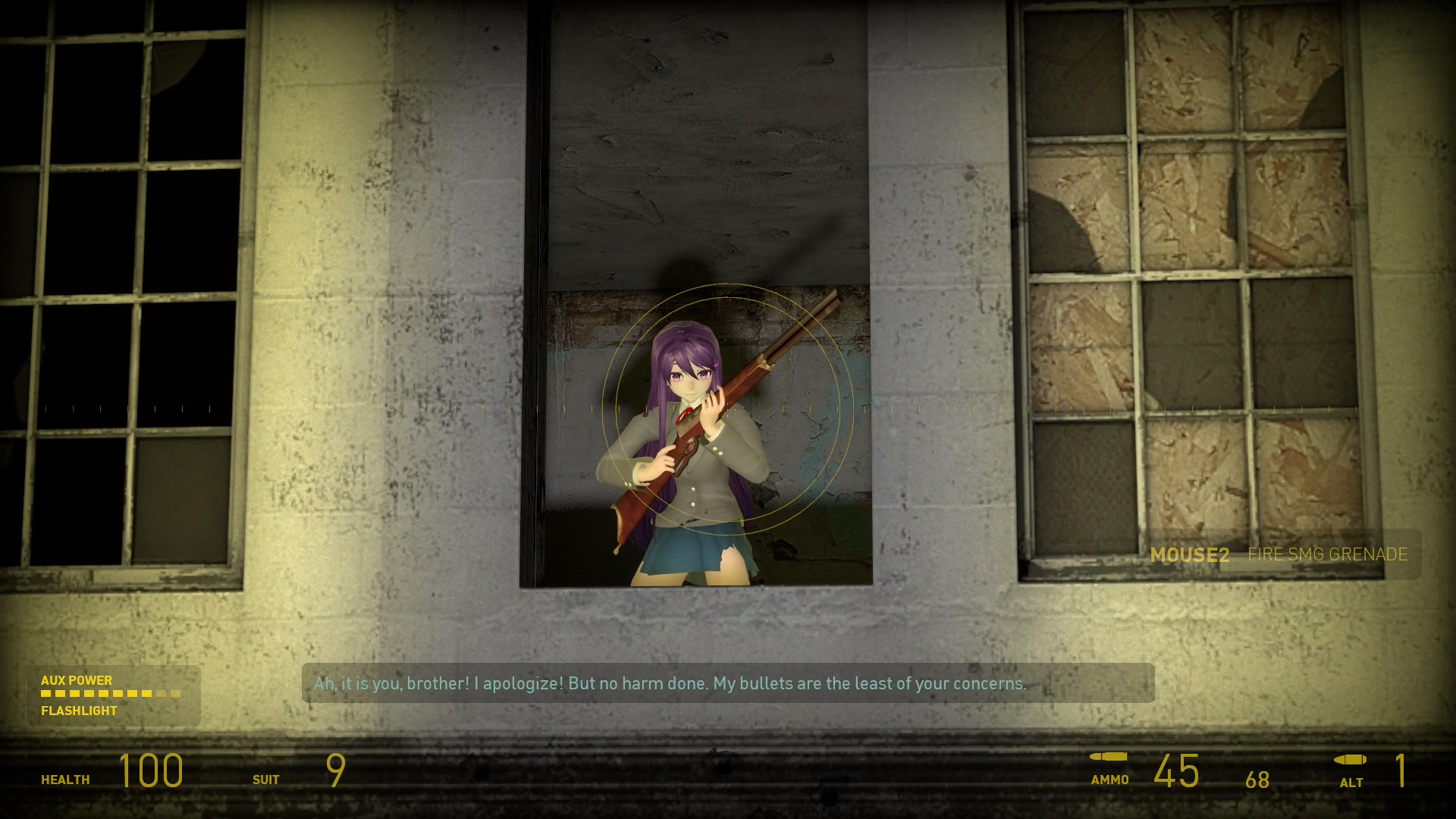Toggle the FLASHLIGHT indicator
The image size is (1456, 819).
(x=78, y=711)
